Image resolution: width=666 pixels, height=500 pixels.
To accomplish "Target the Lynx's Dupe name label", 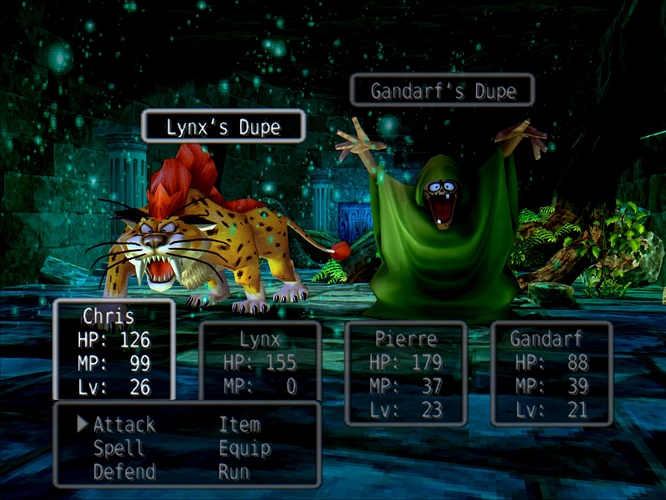I will [x=223, y=127].
